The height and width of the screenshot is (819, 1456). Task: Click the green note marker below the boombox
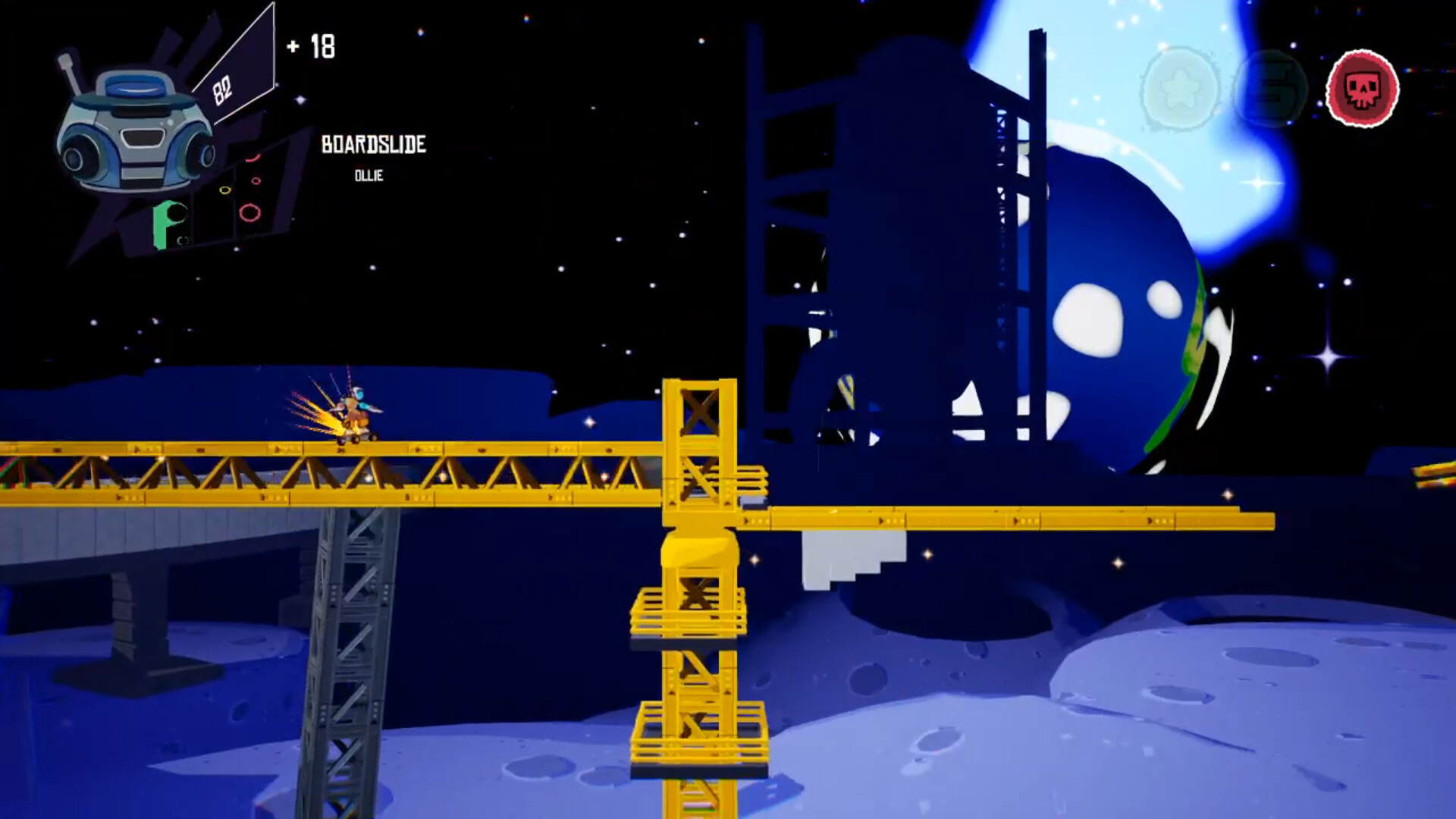coord(162,224)
